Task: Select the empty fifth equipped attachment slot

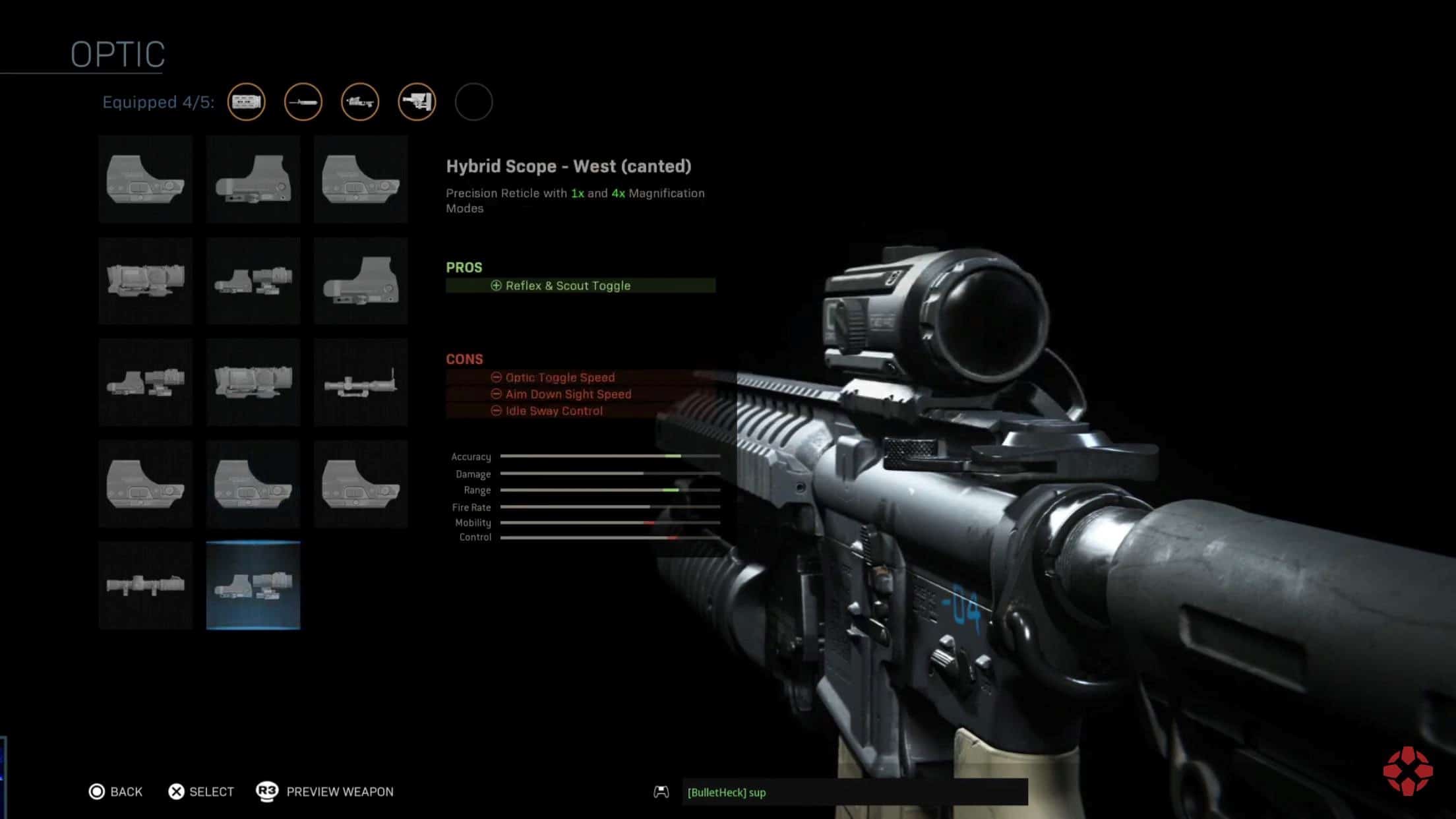Action: (x=473, y=102)
